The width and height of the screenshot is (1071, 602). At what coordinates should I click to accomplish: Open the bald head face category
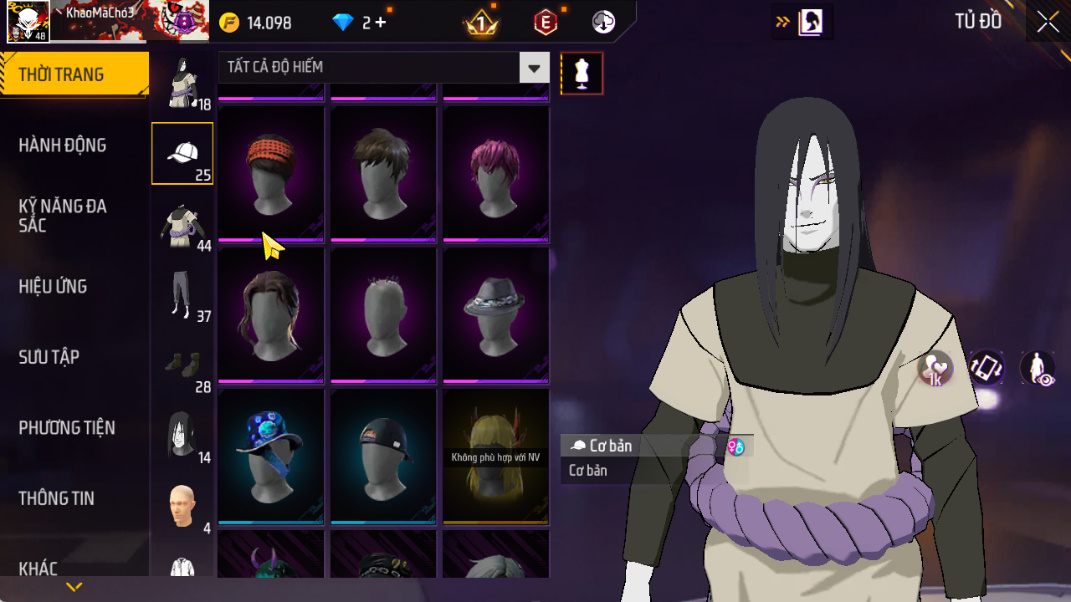click(x=181, y=507)
